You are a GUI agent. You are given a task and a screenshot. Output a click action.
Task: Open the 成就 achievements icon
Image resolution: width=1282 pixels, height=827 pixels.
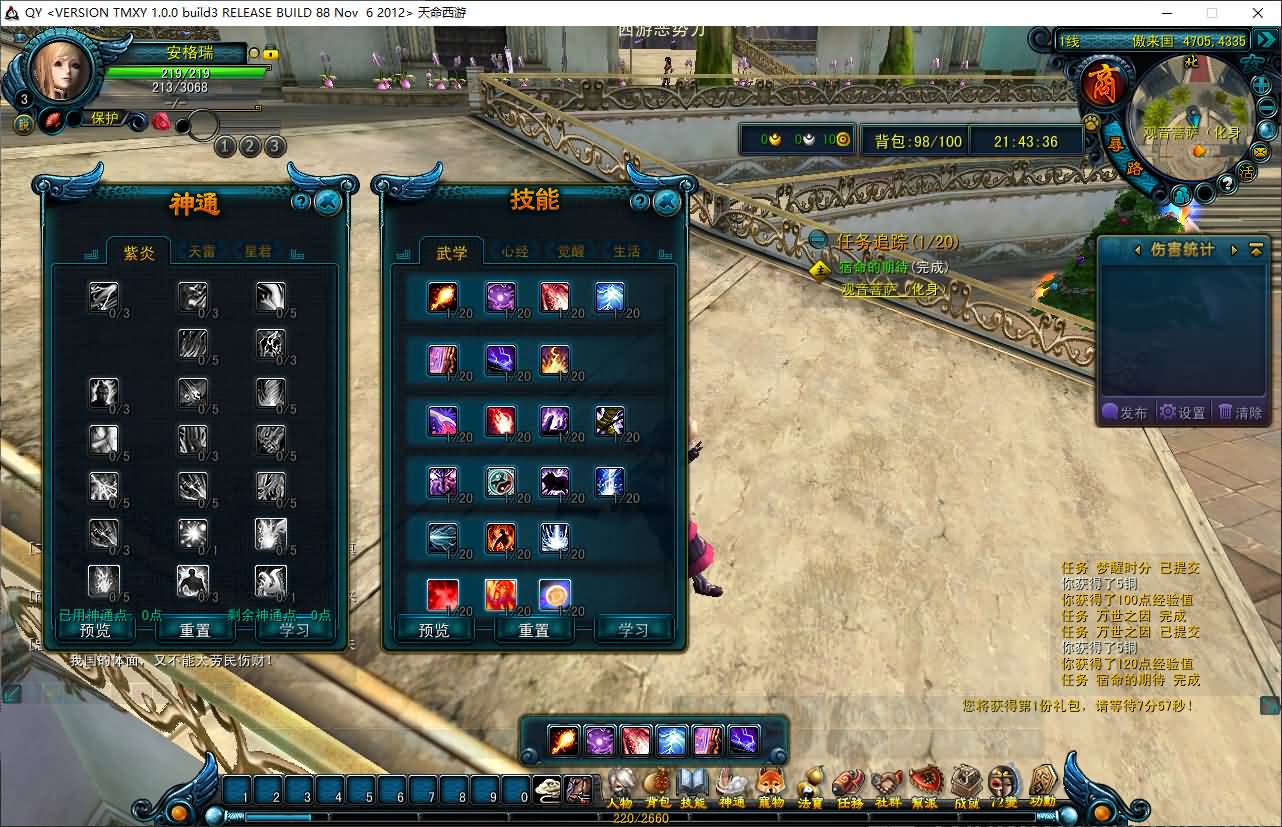966,787
